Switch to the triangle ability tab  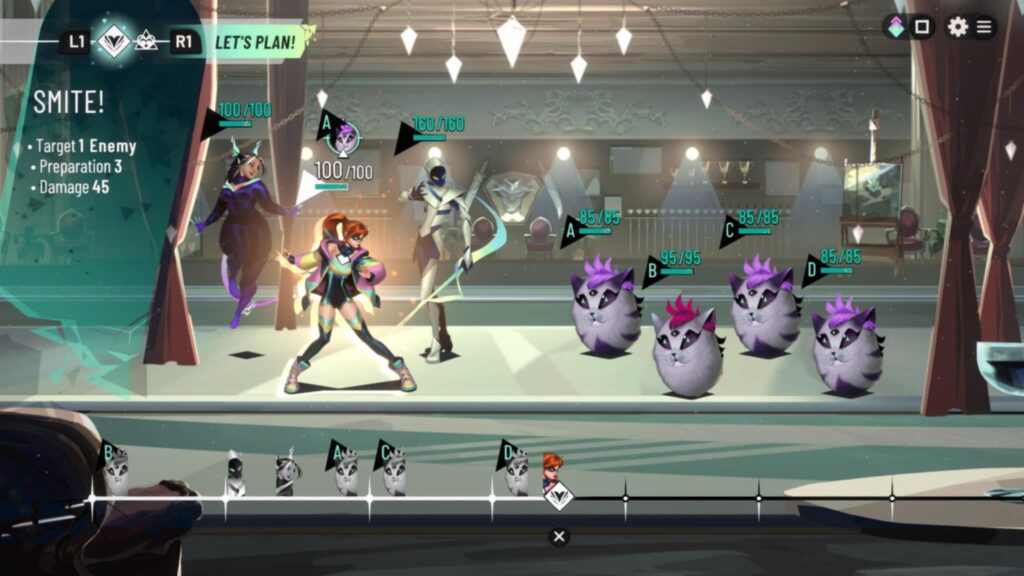tap(146, 41)
